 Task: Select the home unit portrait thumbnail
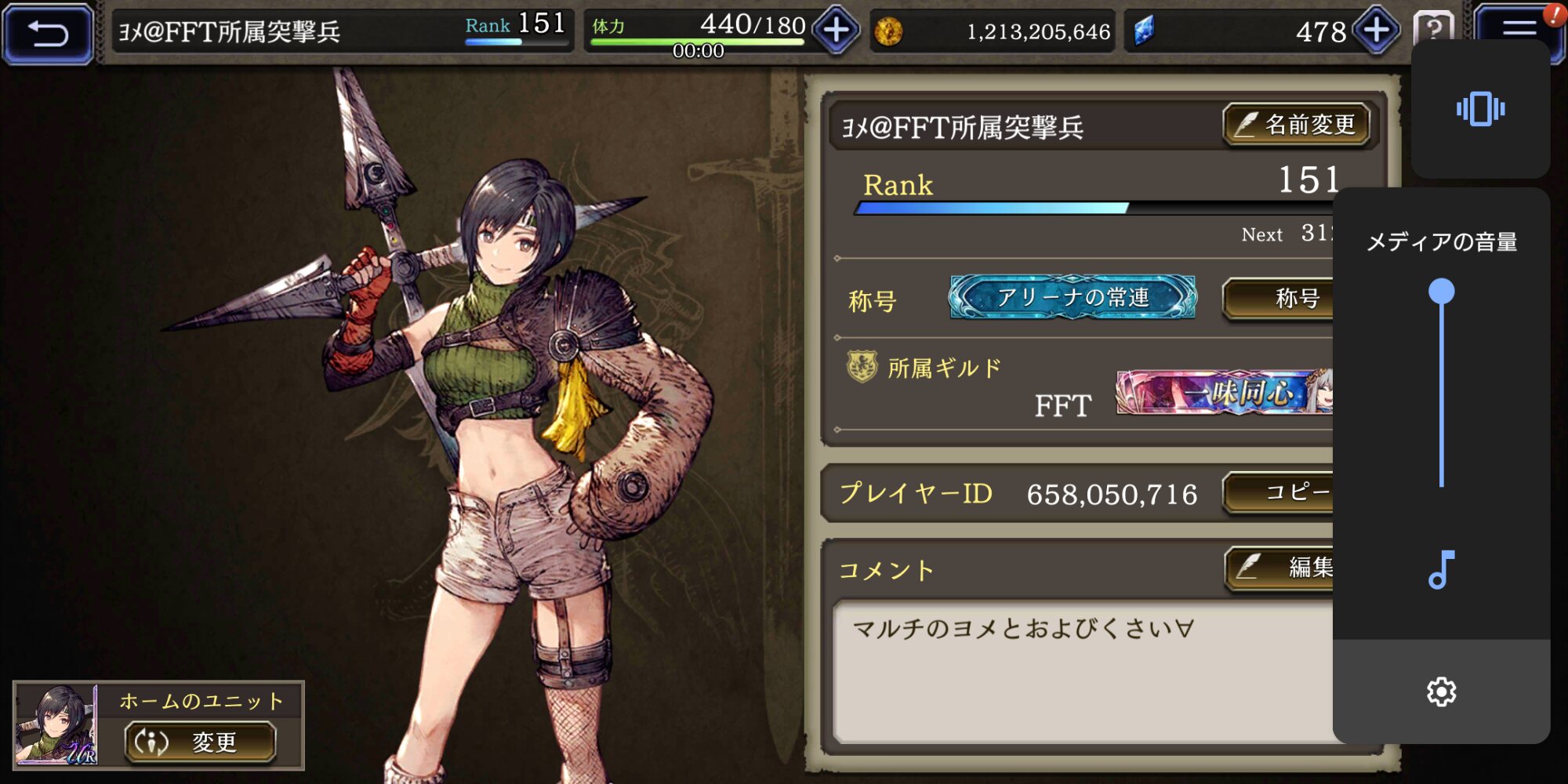pos(56,724)
